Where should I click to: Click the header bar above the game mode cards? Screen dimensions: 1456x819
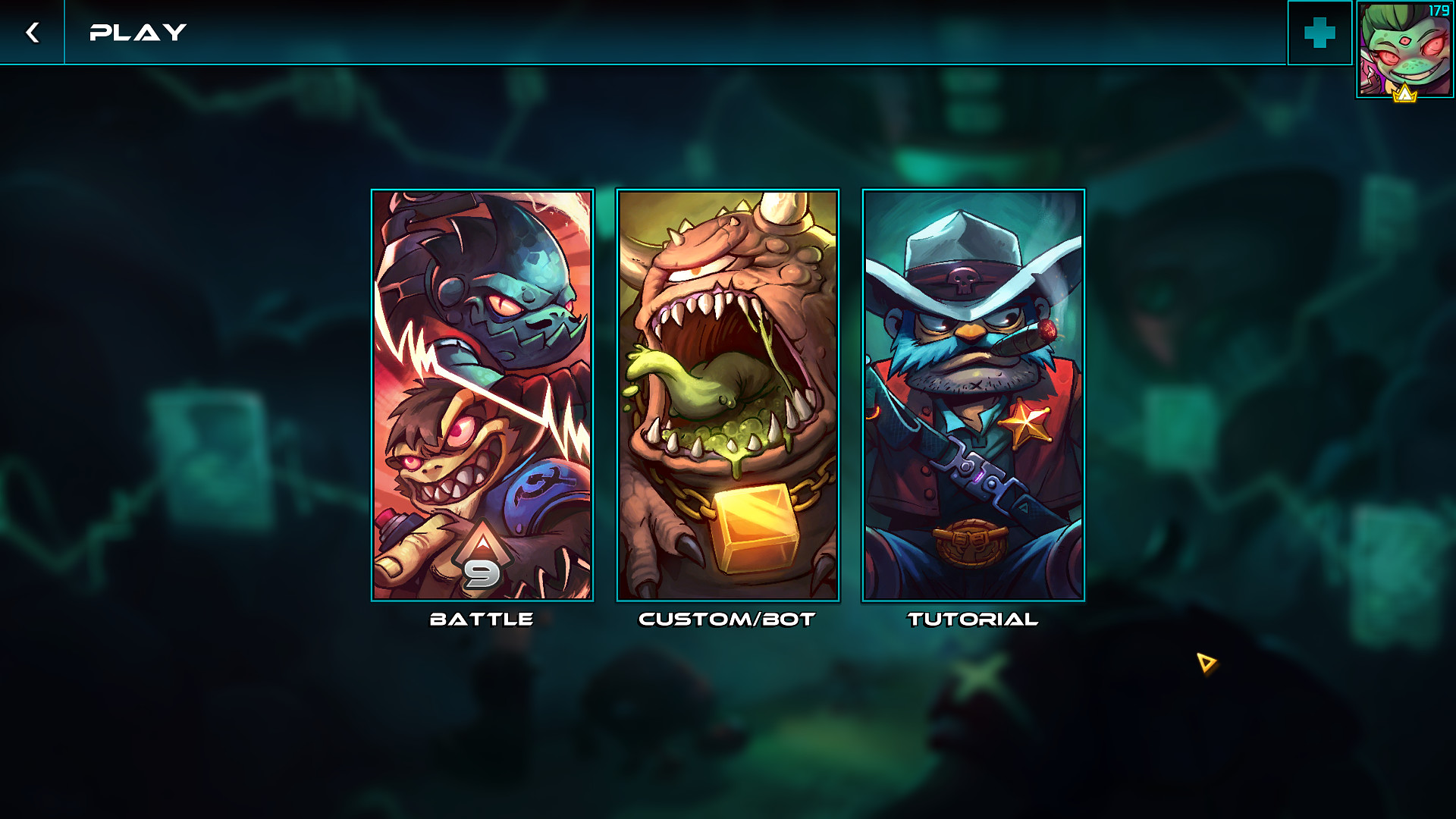point(682,32)
